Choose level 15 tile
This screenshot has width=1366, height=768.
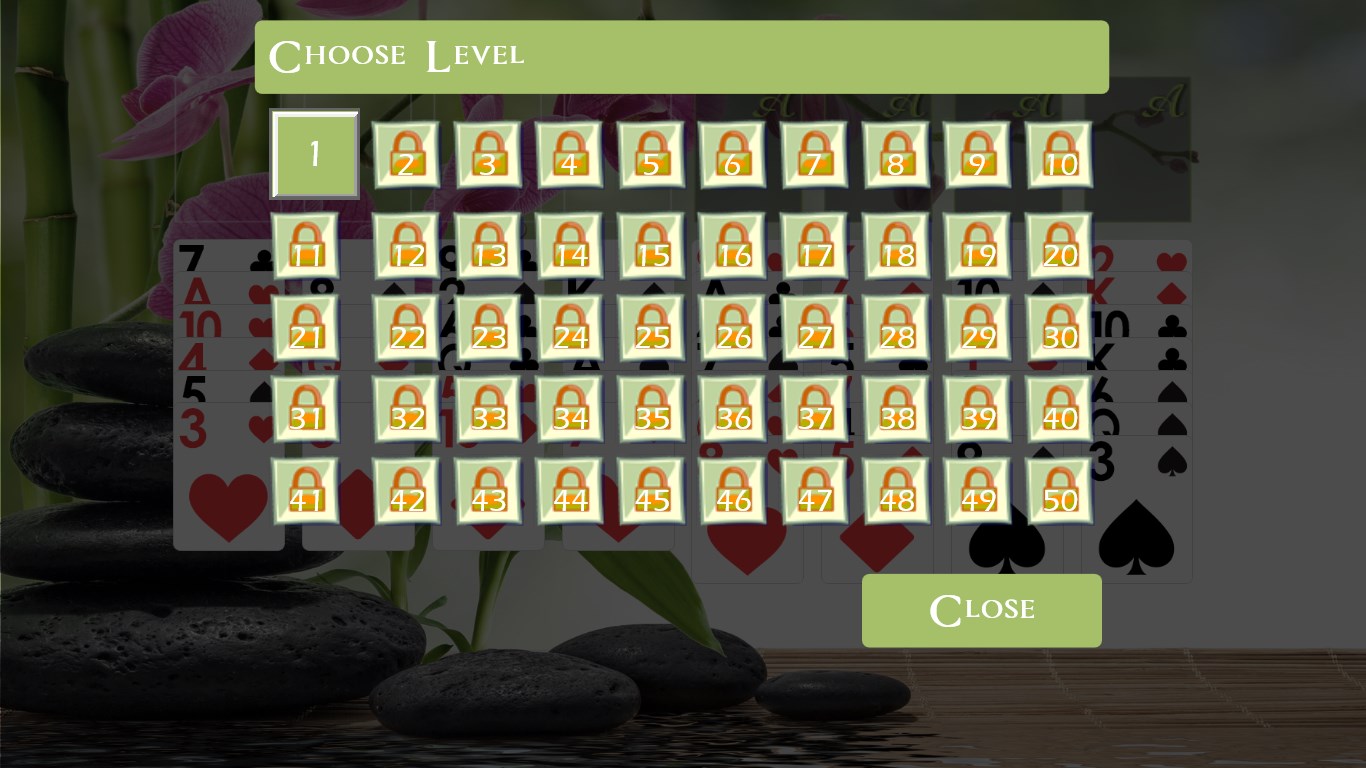(x=651, y=246)
